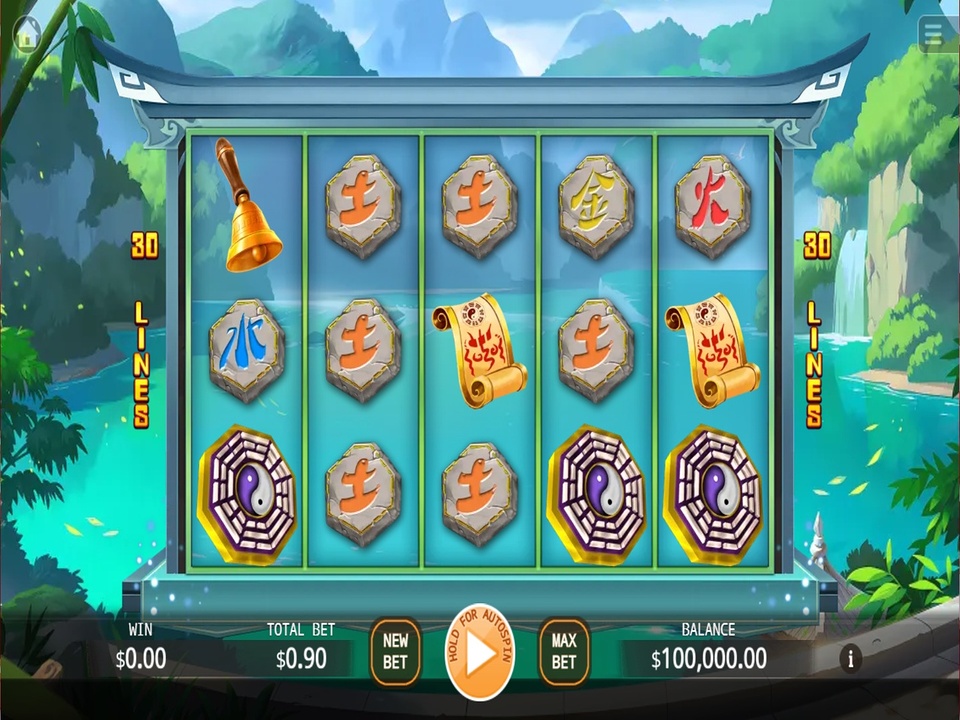Select the Max Bet button
Screen dimensions: 960x720
[564, 651]
